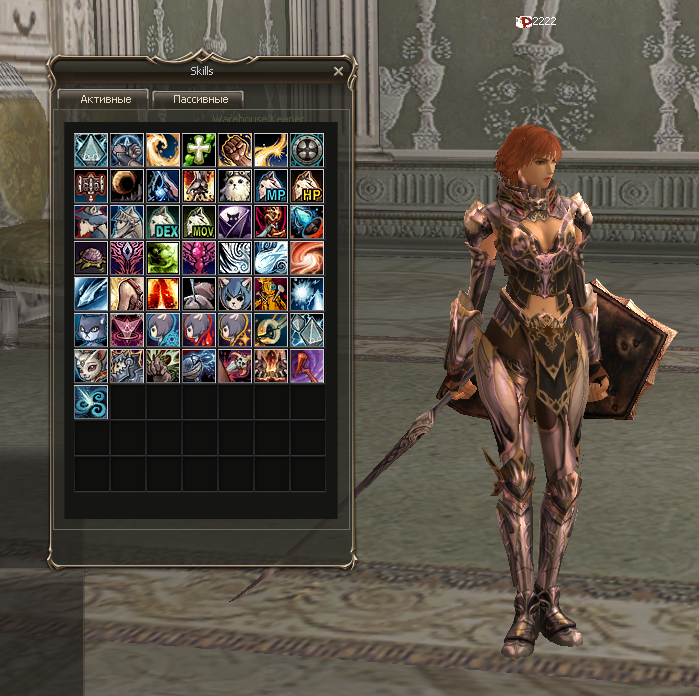Select the dark eclipse moon skill

(127, 185)
